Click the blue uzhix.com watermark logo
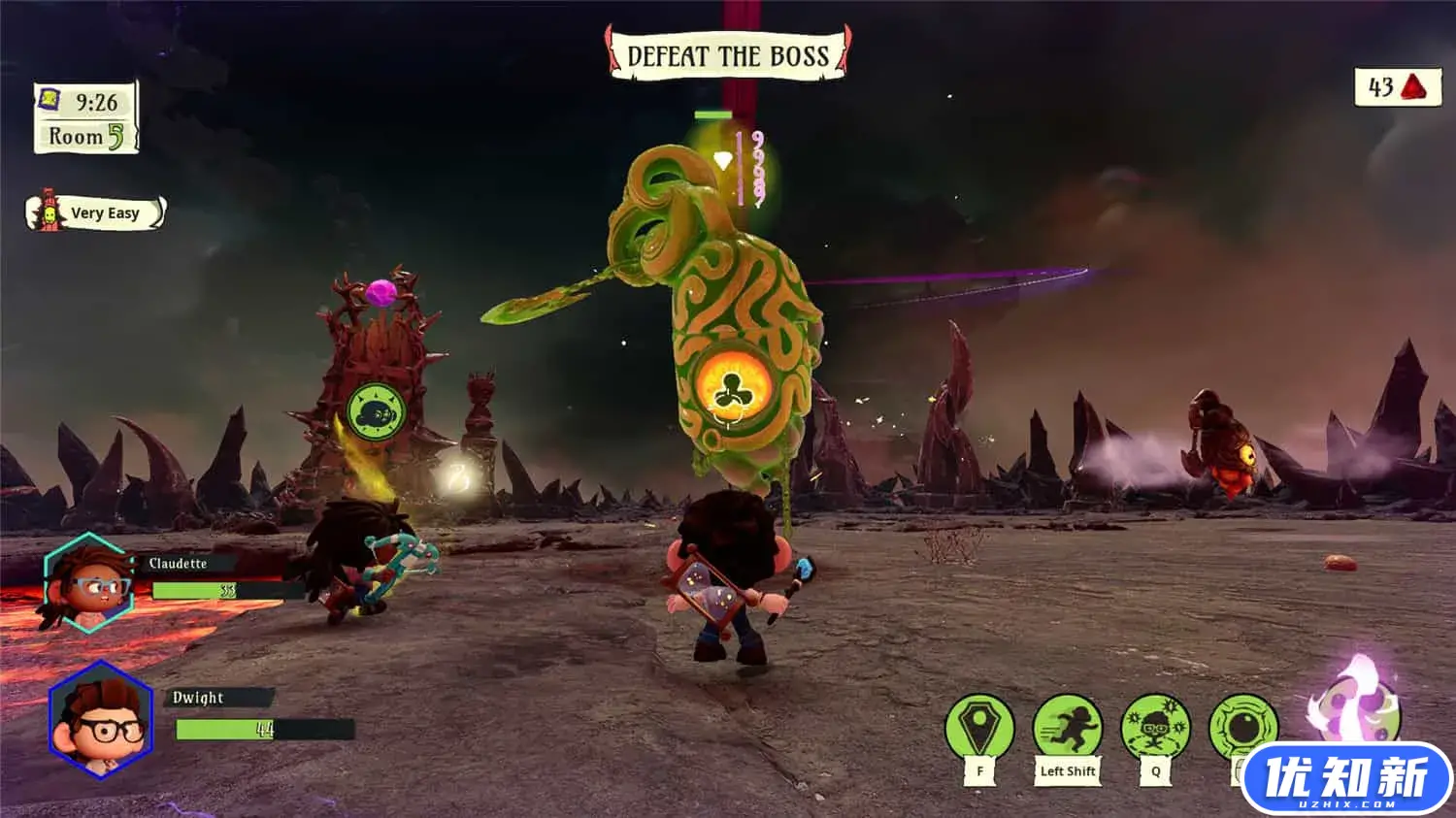The image size is (1456, 818). tap(1346, 779)
